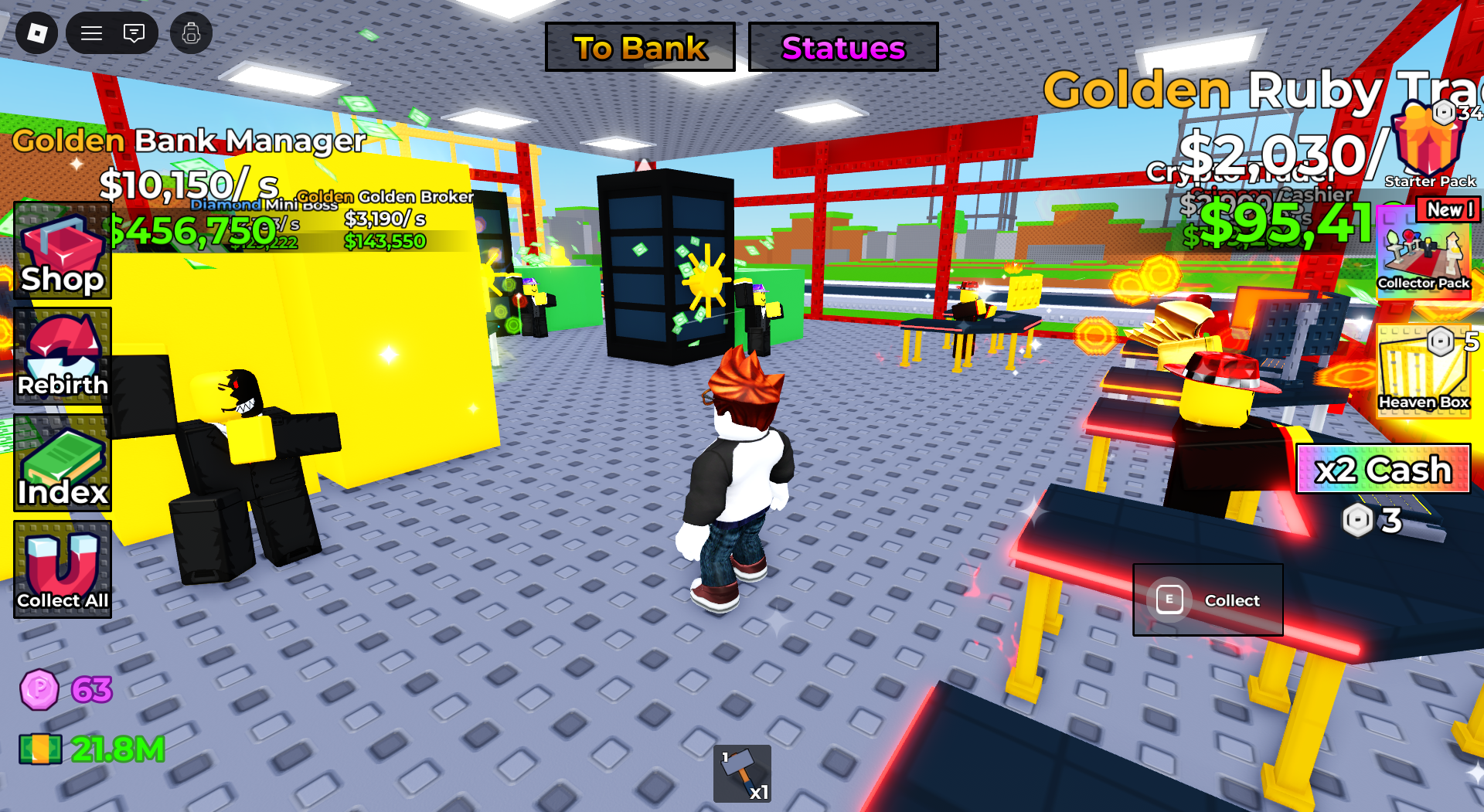This screenshot has height=812, width=1484.
Task: Open the New! Collector Pack banner
Action: [x=1448, y=209]
